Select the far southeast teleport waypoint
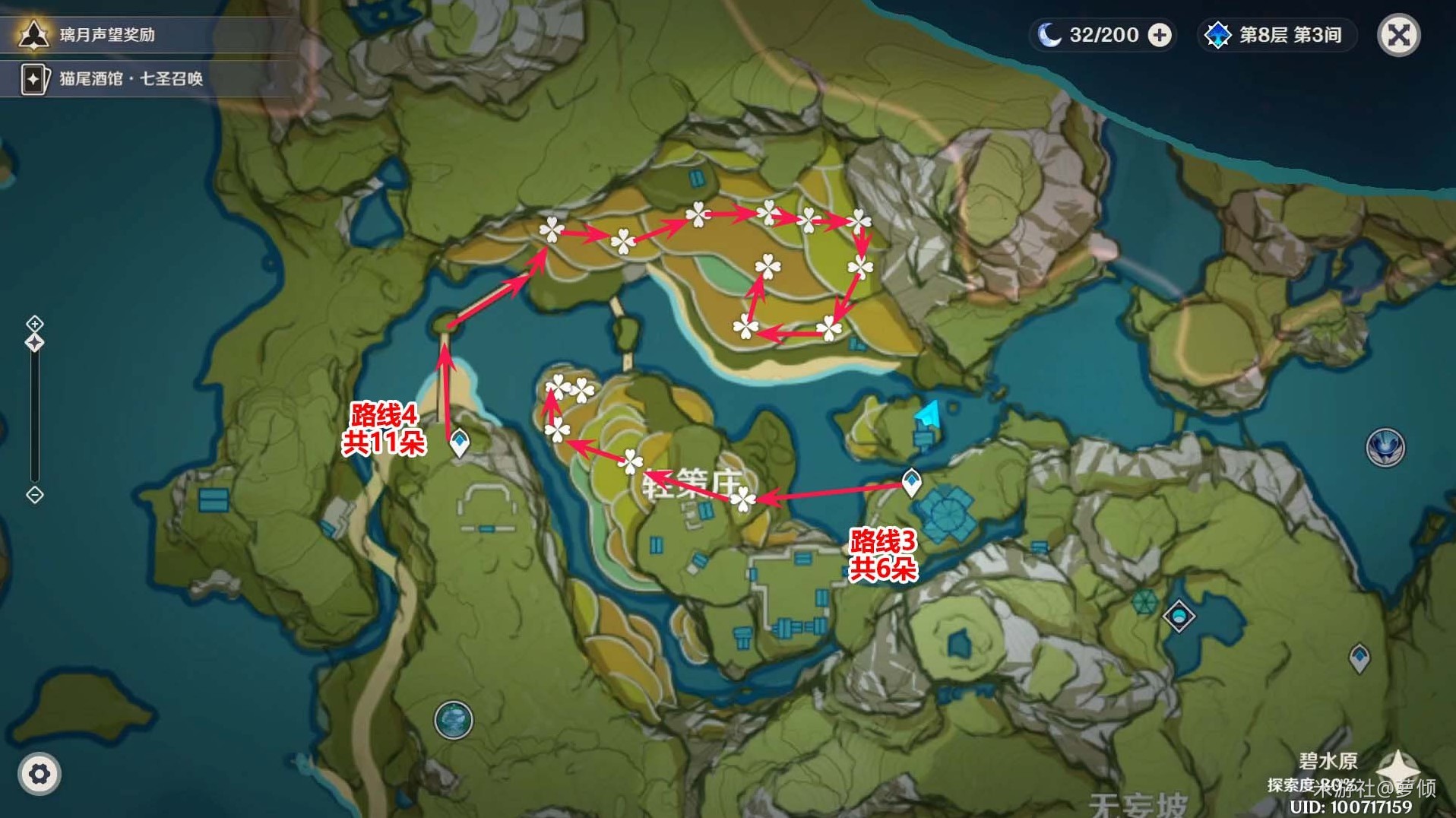1456x818 pixels. (x=1359, y=657)
